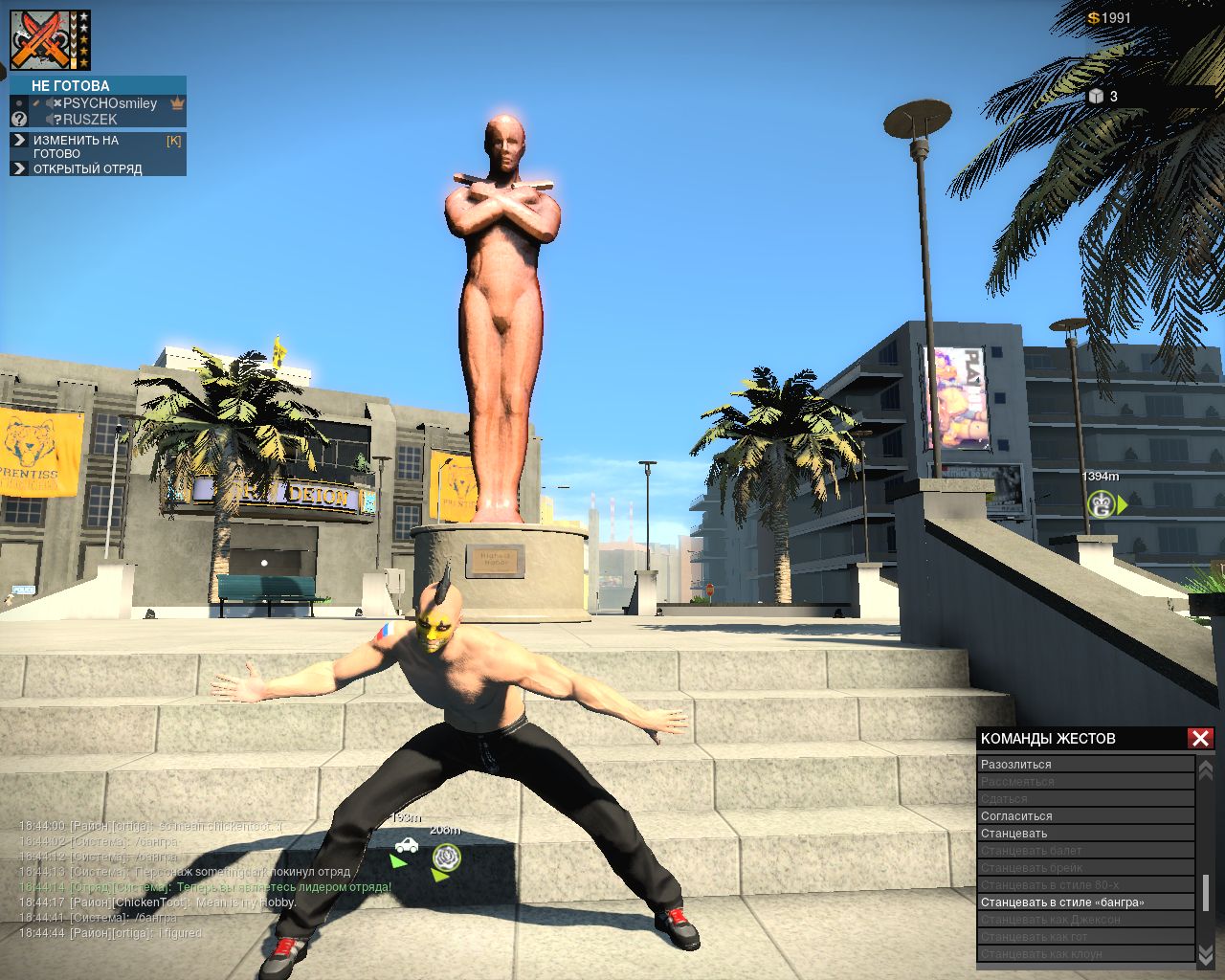Close the Команды жестов emote panel
The width and height of the screenshot is (1225, 980).
tap(1200, 738)
